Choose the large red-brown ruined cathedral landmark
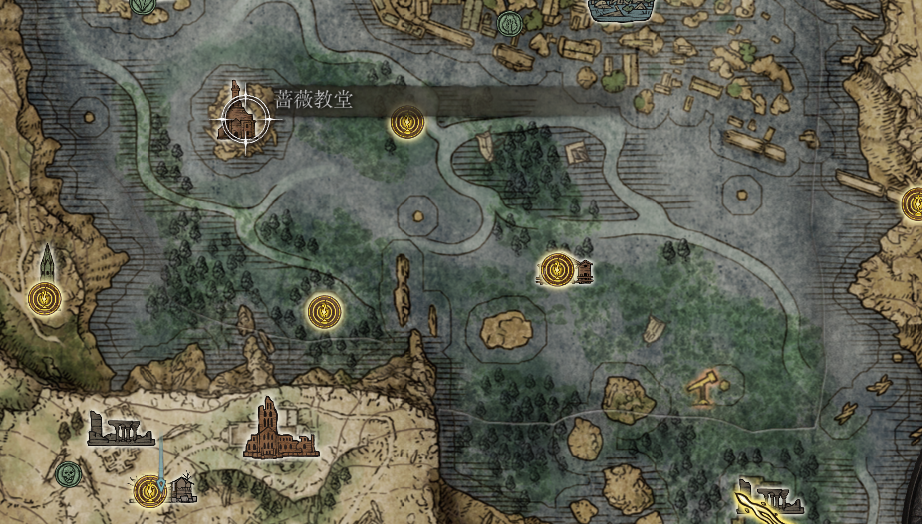 point(273,430)
